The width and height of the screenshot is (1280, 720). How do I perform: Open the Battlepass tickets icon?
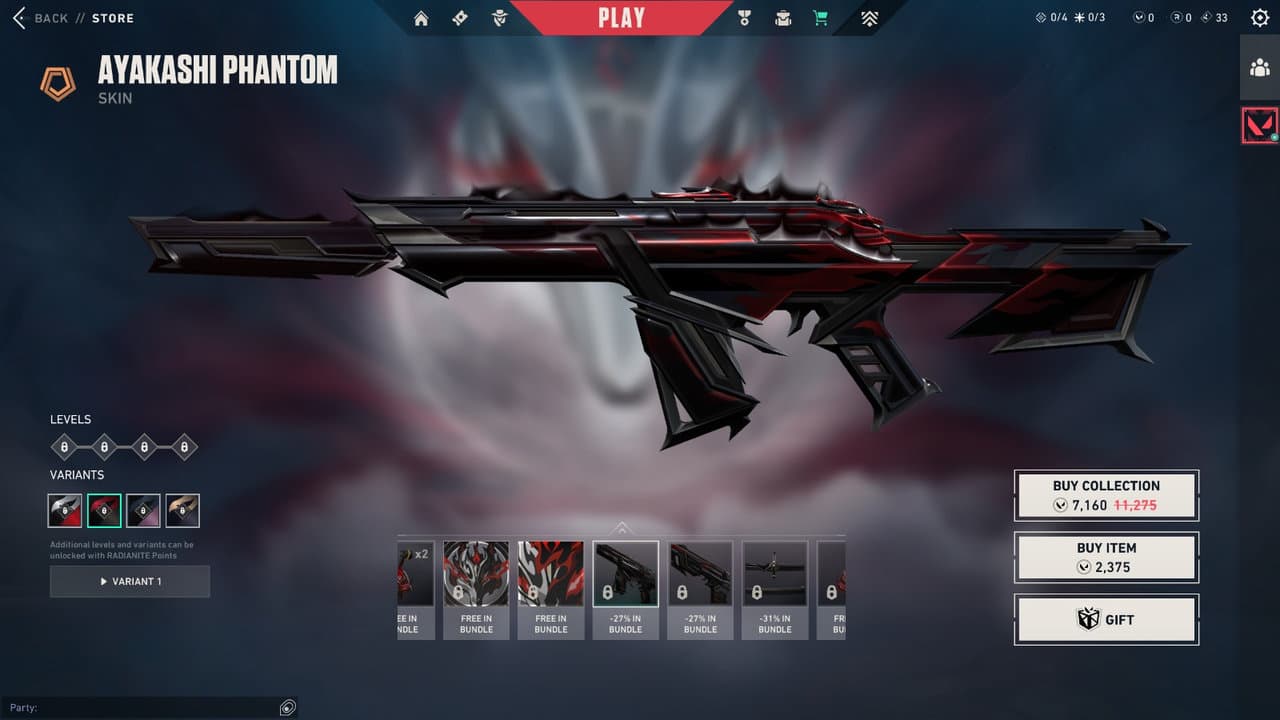(460, 18)
